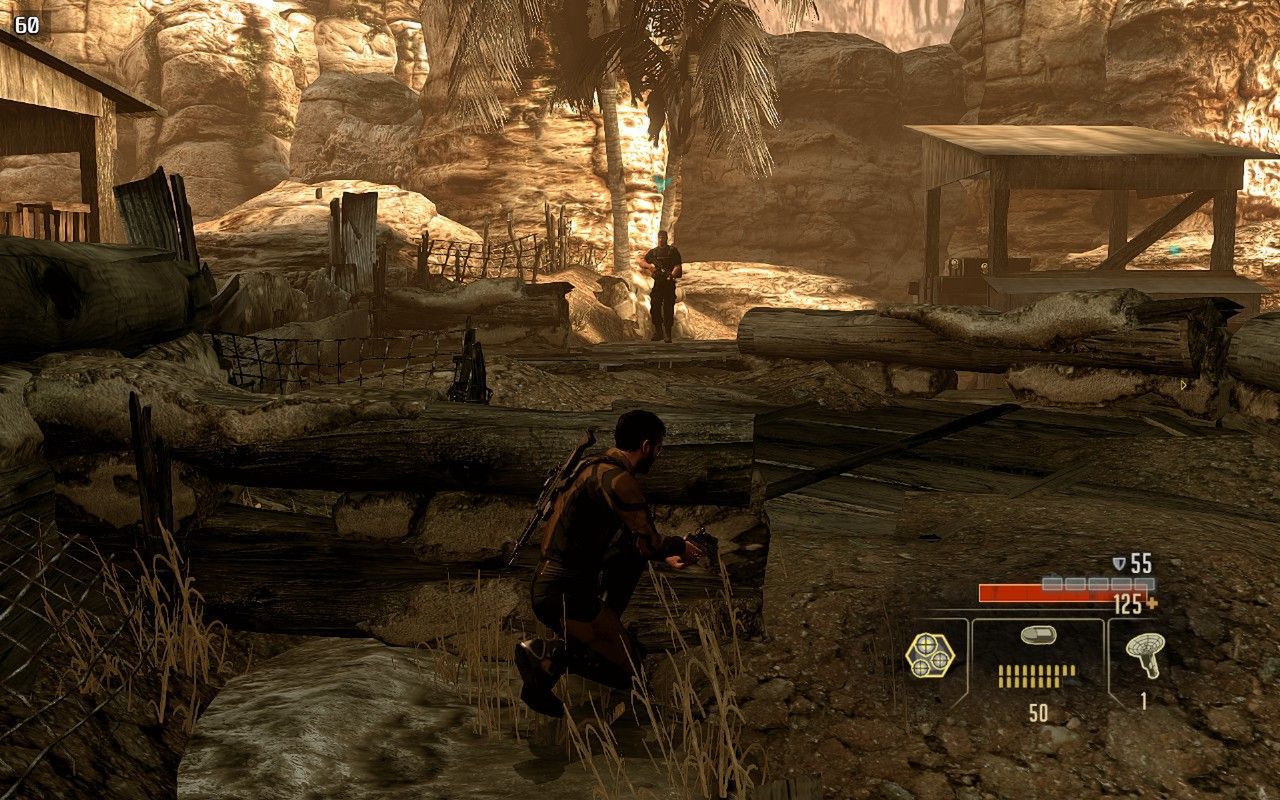Click the 125 health readout
Screen dimensions: 1280x800
(1127, 603)
